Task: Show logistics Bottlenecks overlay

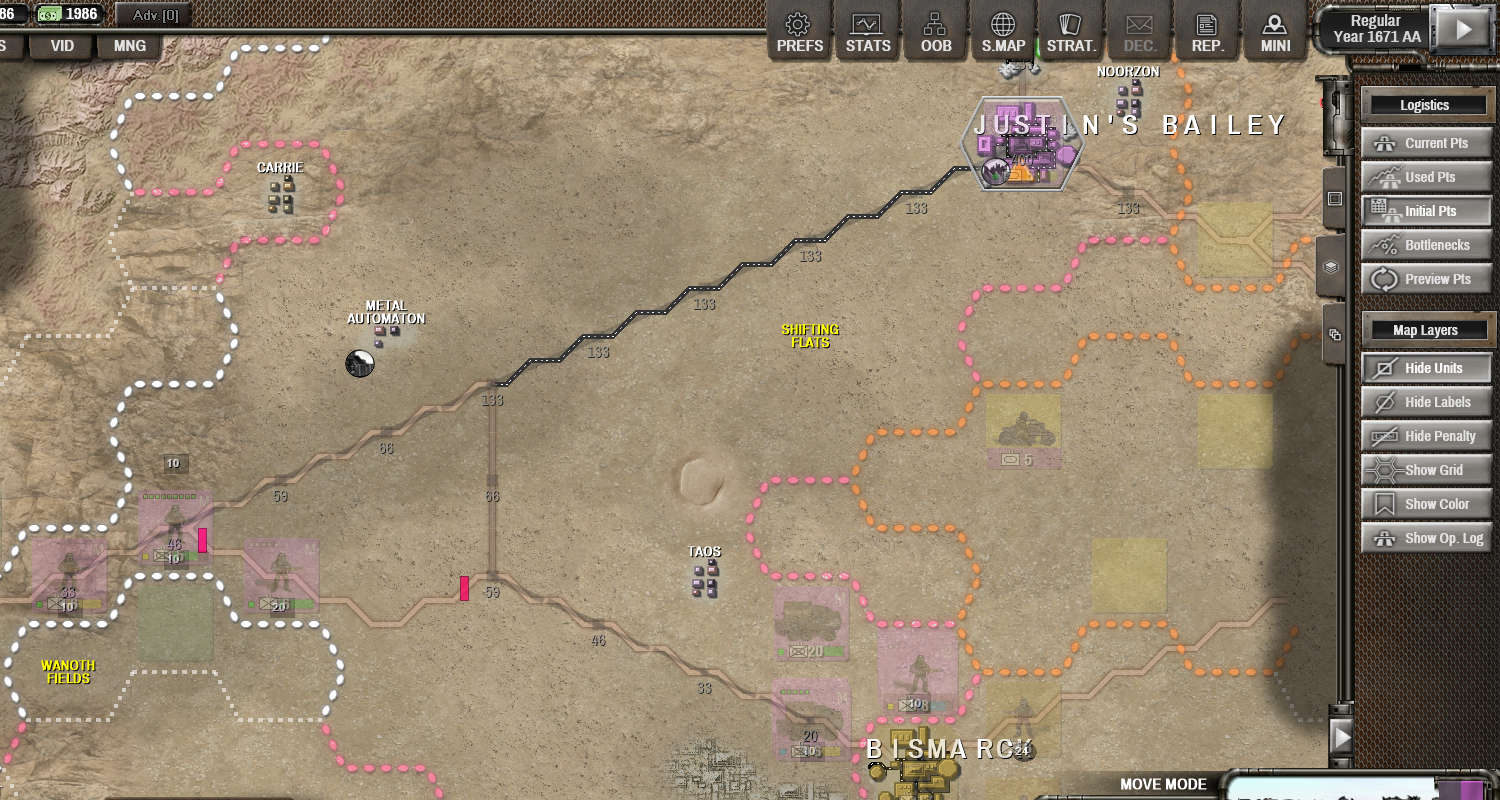Action: (x=1425, y=245)
